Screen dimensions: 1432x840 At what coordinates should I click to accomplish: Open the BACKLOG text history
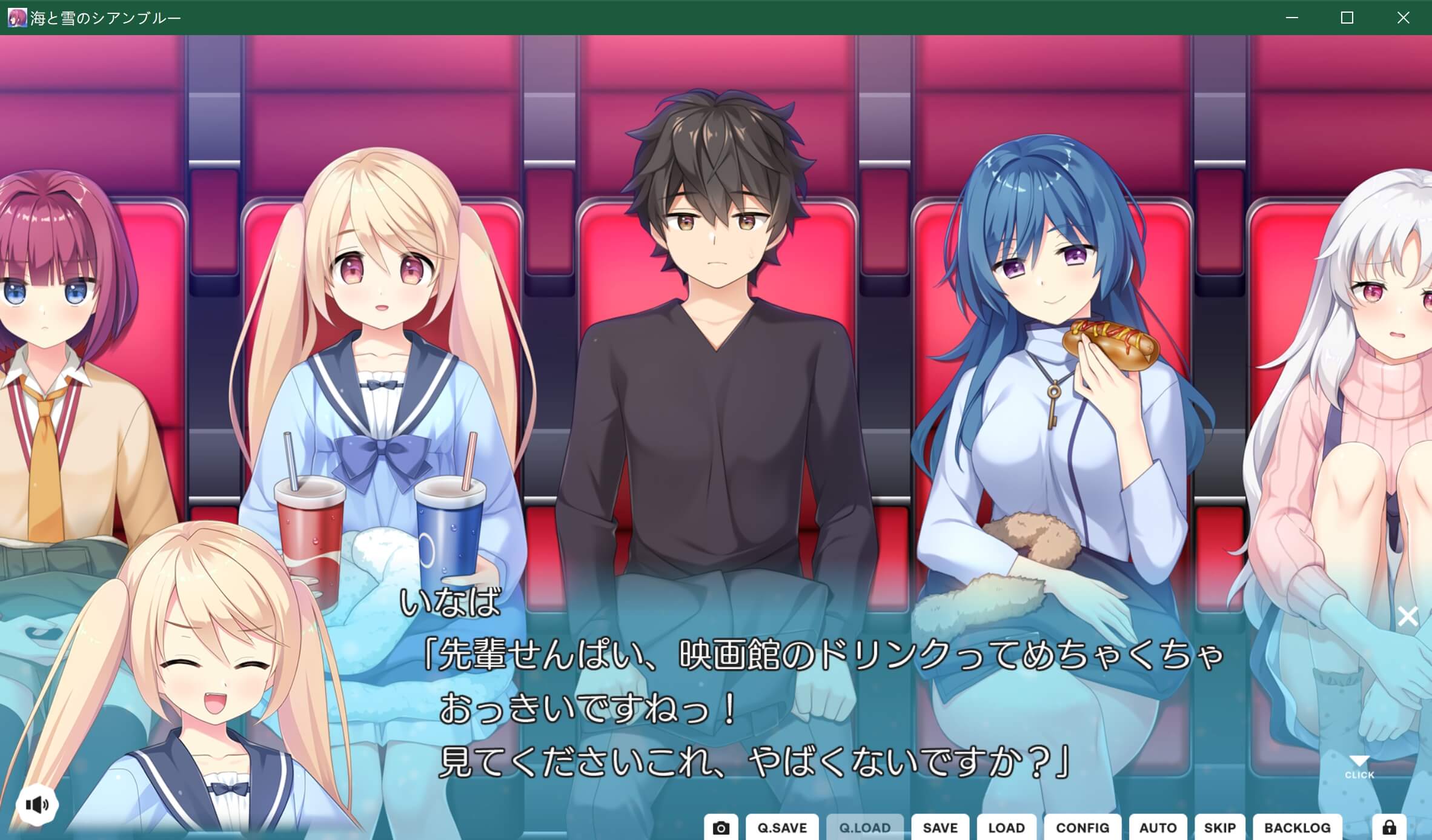pyautogui.click(x=1297, y=827)
